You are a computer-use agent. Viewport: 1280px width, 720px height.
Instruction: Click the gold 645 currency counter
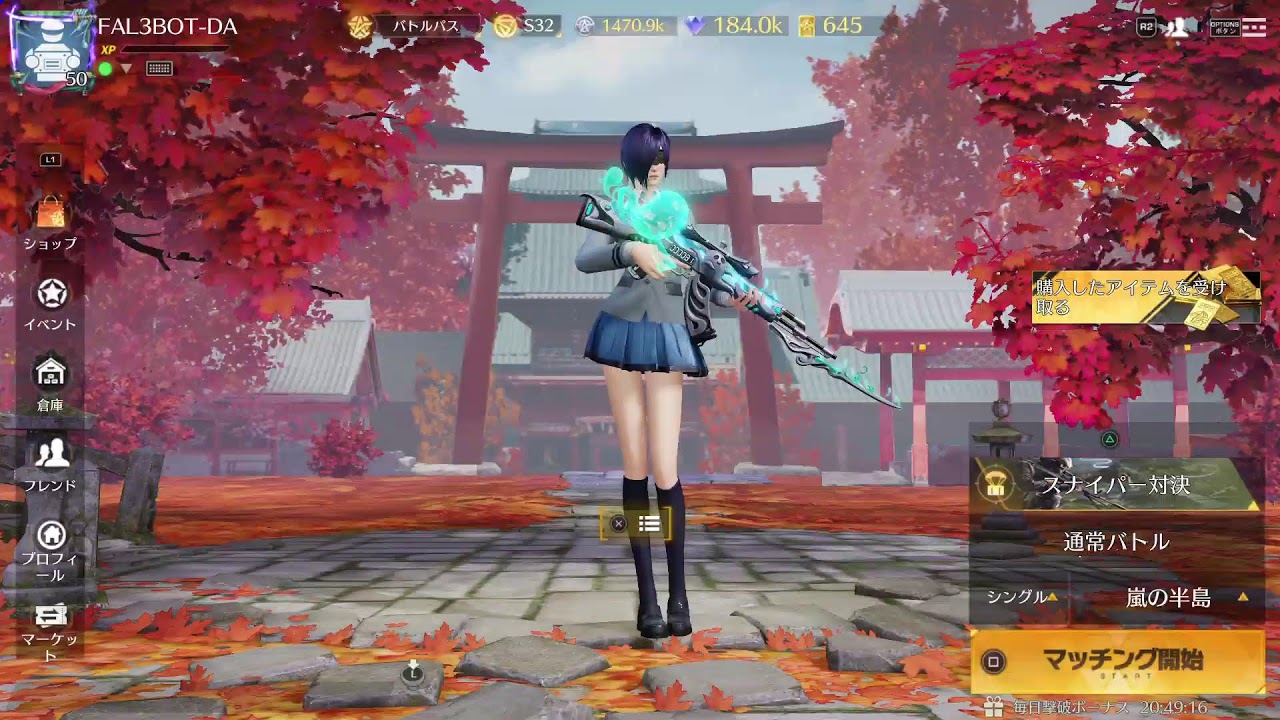pyautogui.click(x=832, y=26)
